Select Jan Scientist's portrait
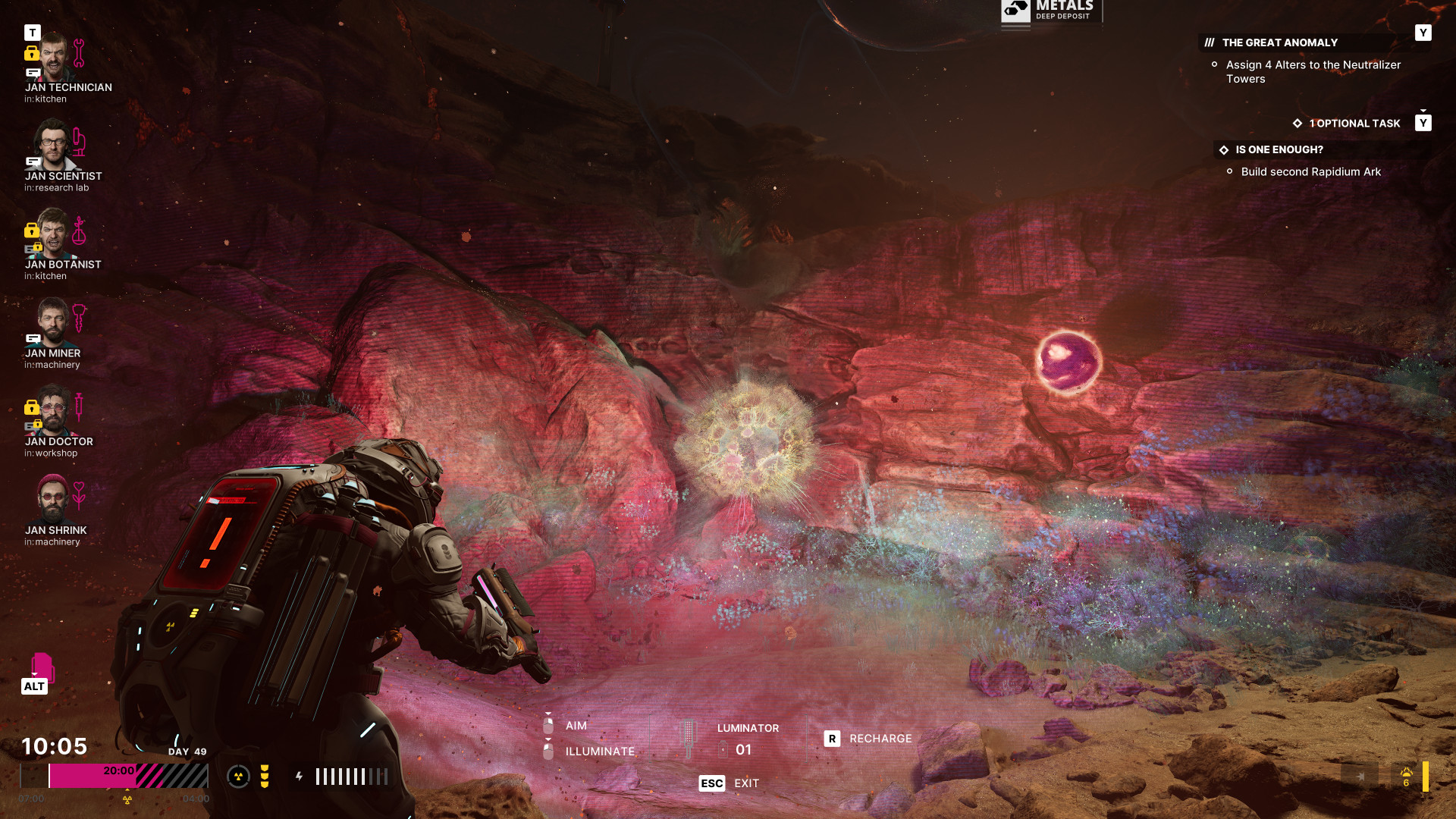This screenshot has width=1456, height=819. click(53, 145)
